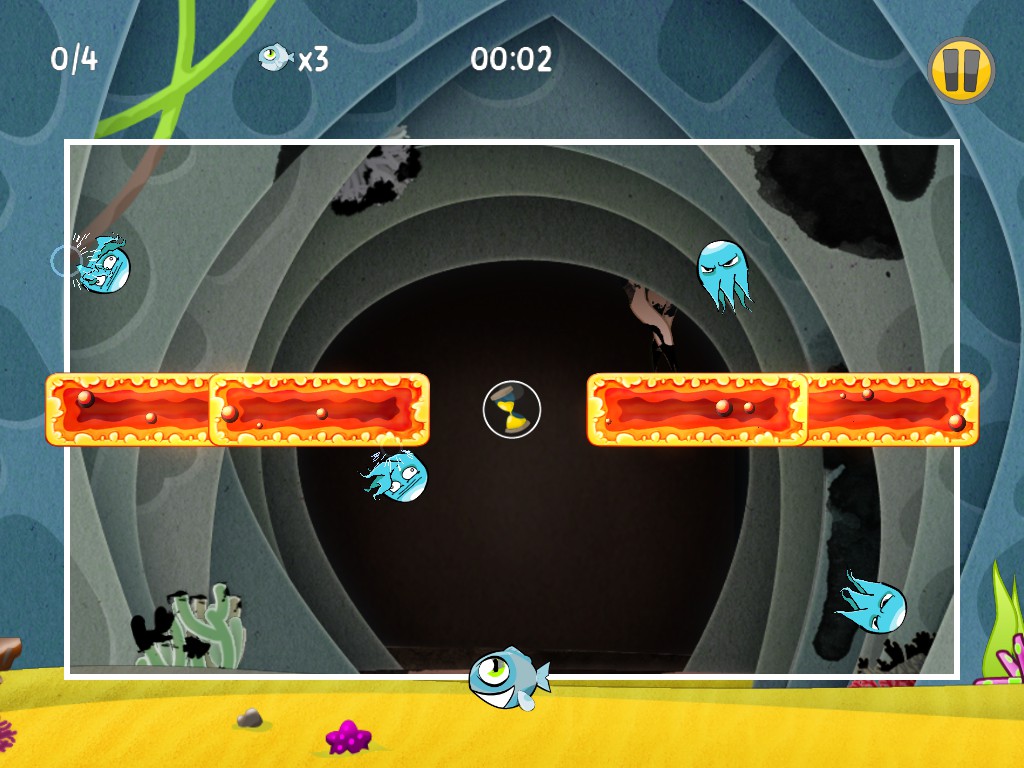Pause the game with the yellow button
The image size is (1024, 768).
point(961,70)
